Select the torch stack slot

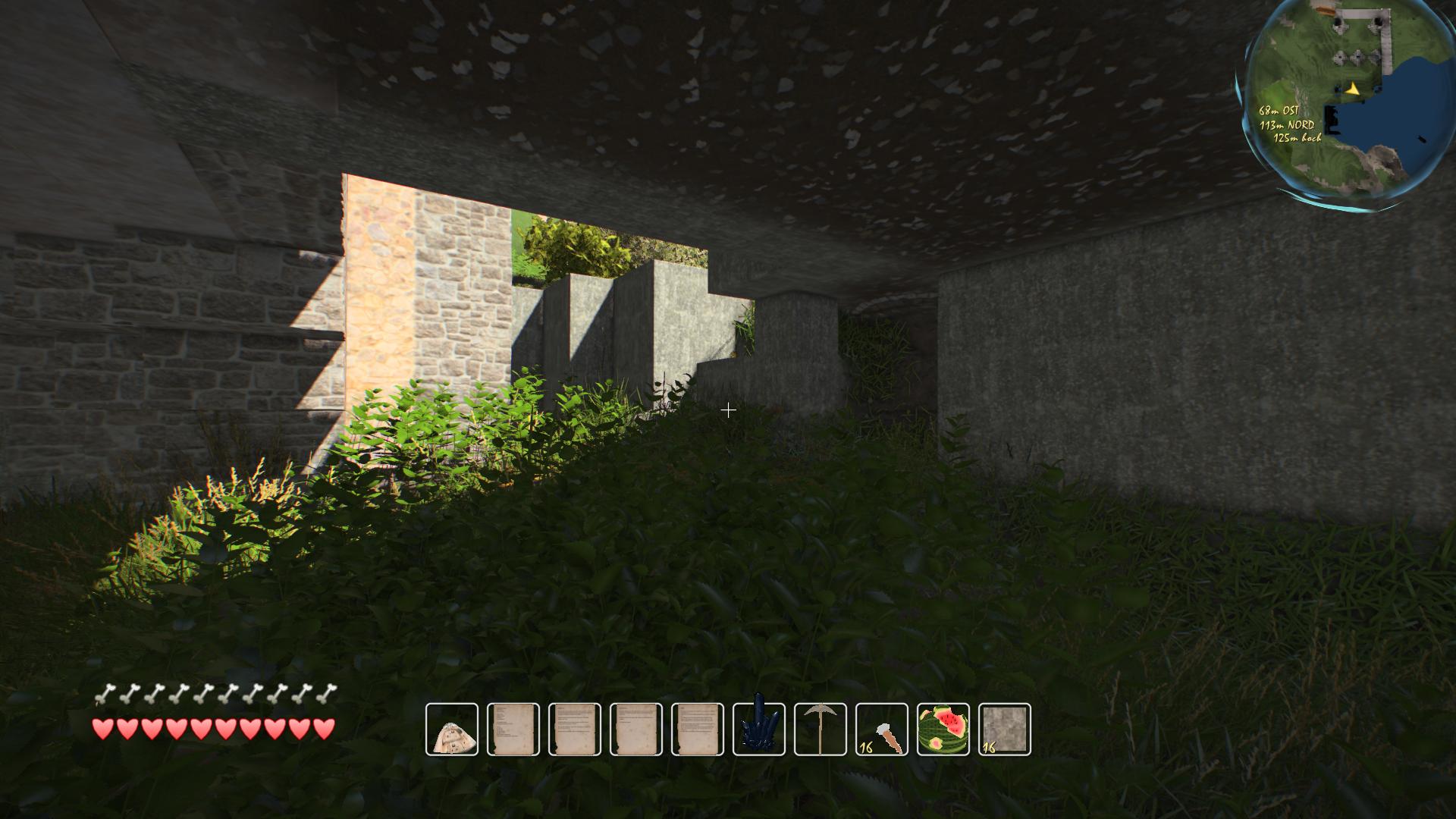coord(882,730)
